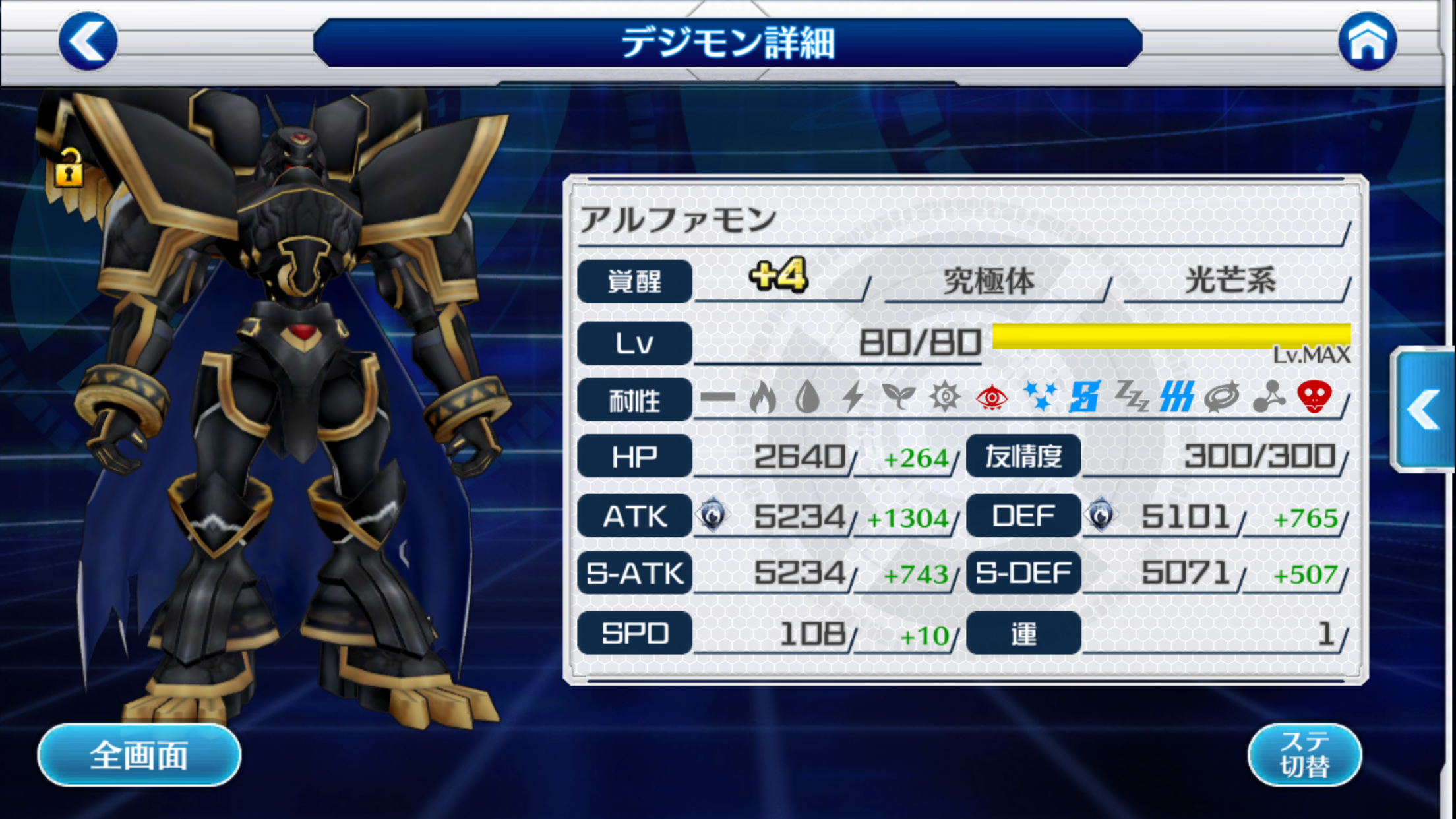
Task: Toggle the gold padlock lock icon
Action: [x=69, y=168]
